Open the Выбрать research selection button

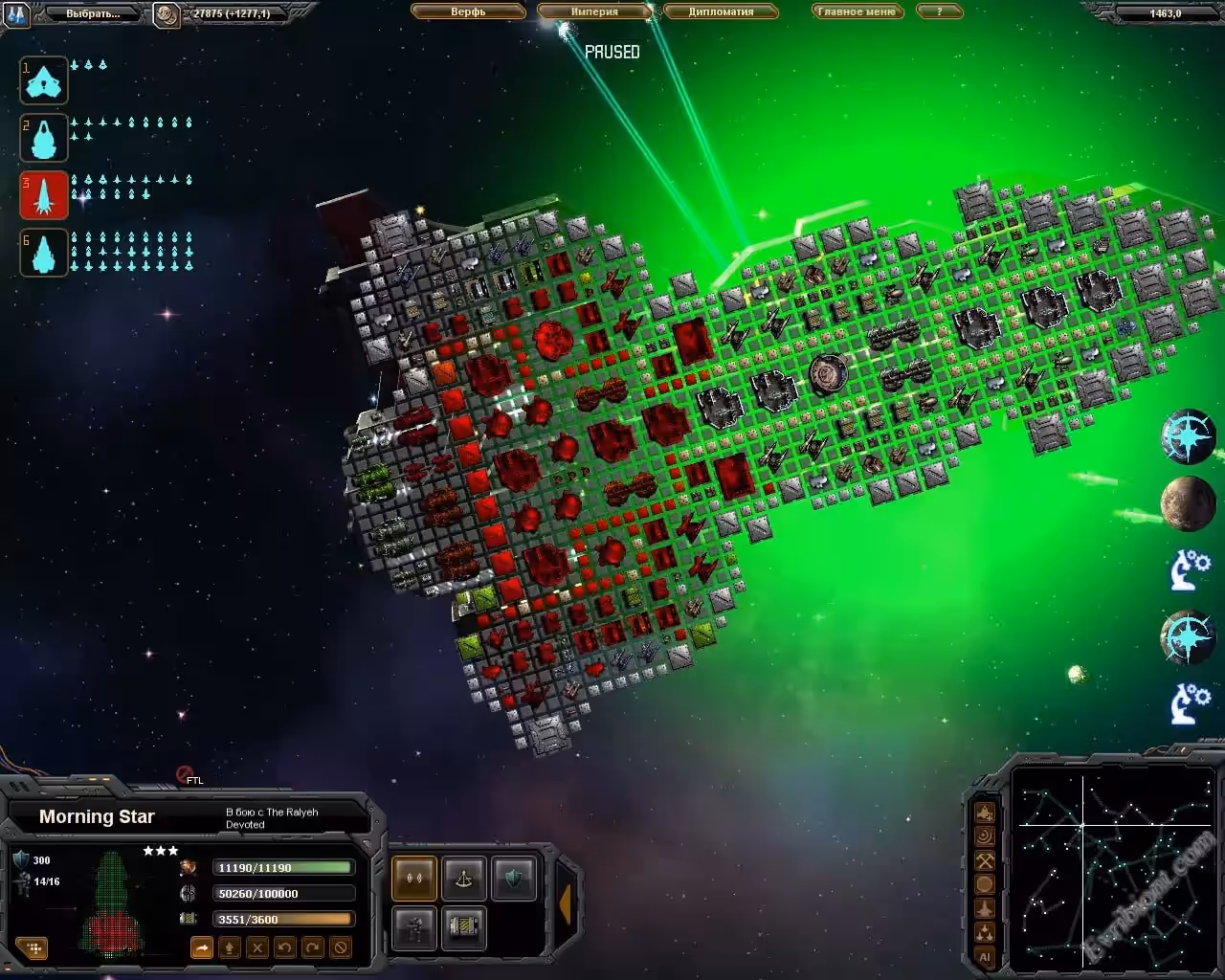[93, 13]
